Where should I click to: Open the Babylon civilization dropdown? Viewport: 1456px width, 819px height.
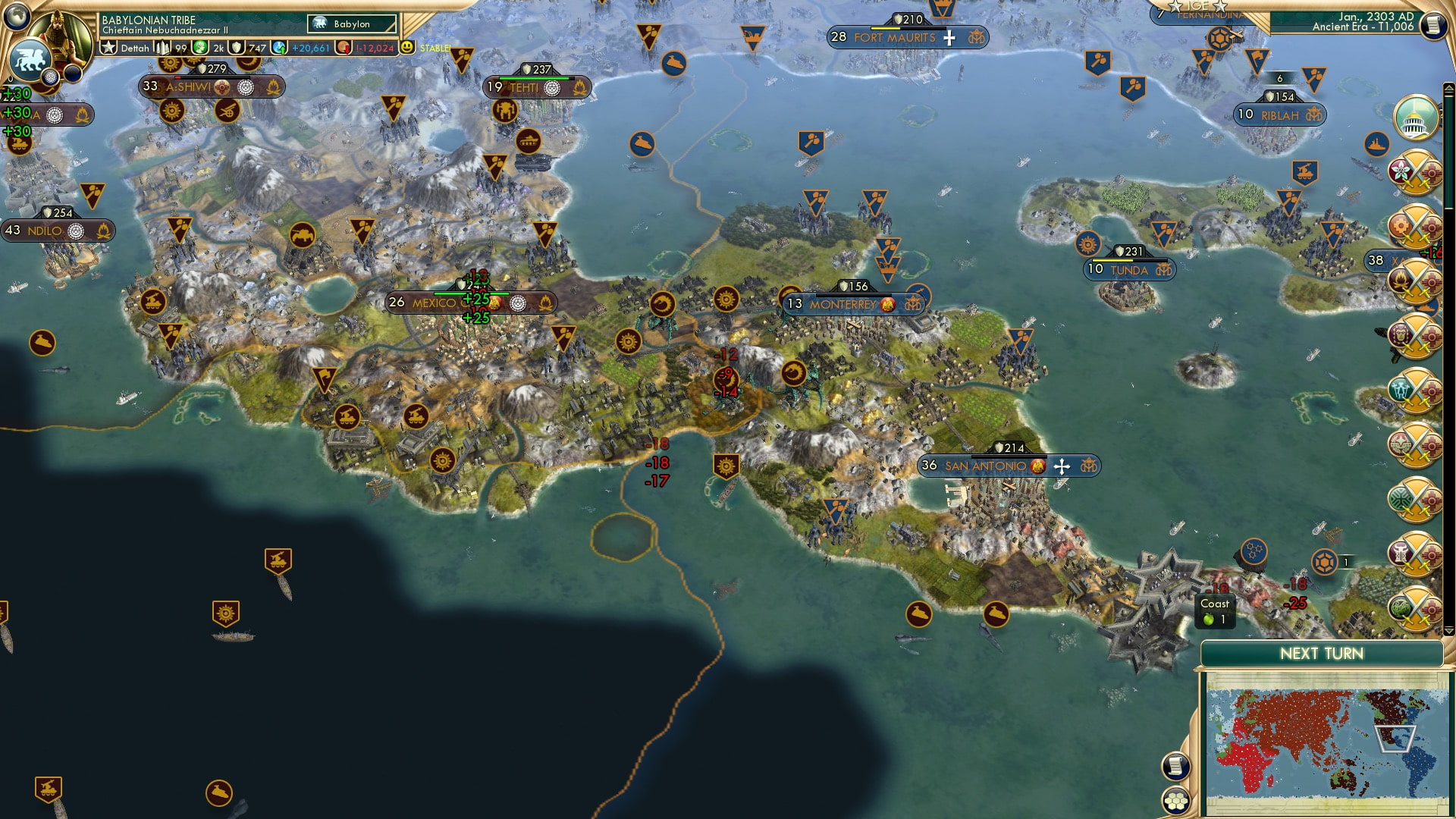coord(352,24)
